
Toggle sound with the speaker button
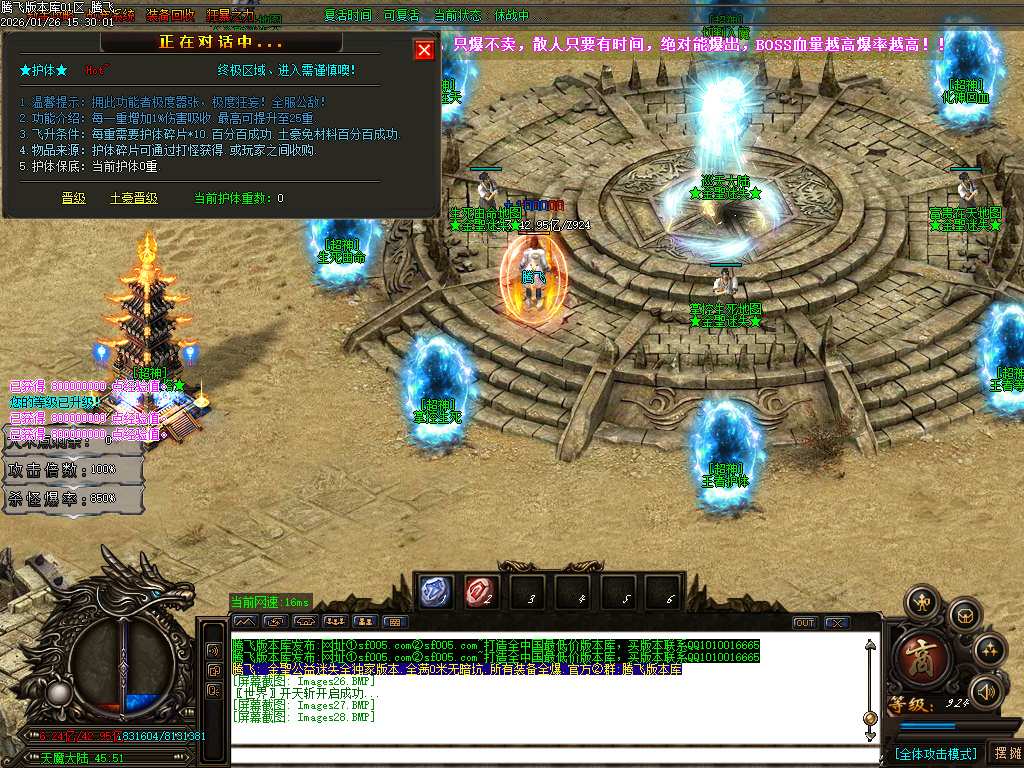point(986,691)
